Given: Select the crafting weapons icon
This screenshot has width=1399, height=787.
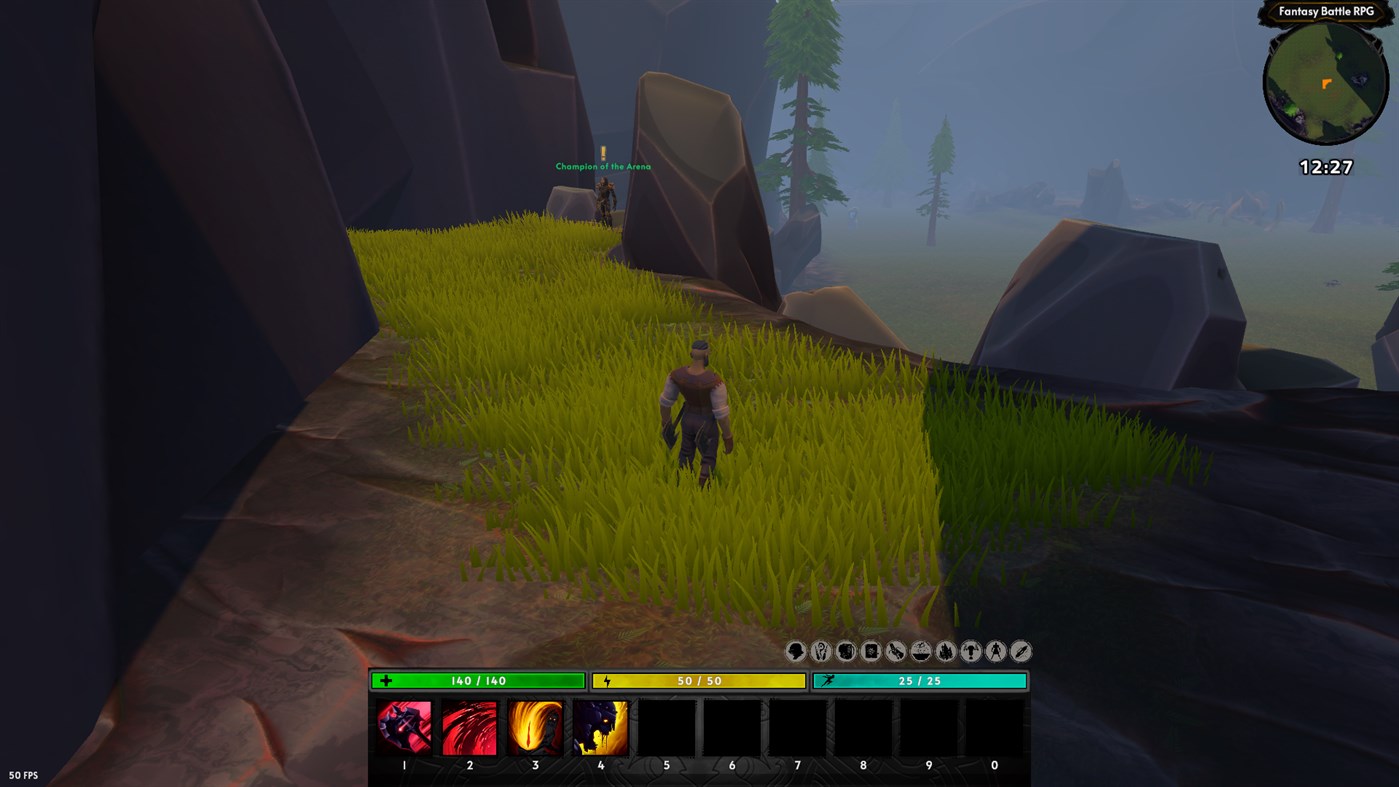Looking at the screenshot, I should [895, 651].
